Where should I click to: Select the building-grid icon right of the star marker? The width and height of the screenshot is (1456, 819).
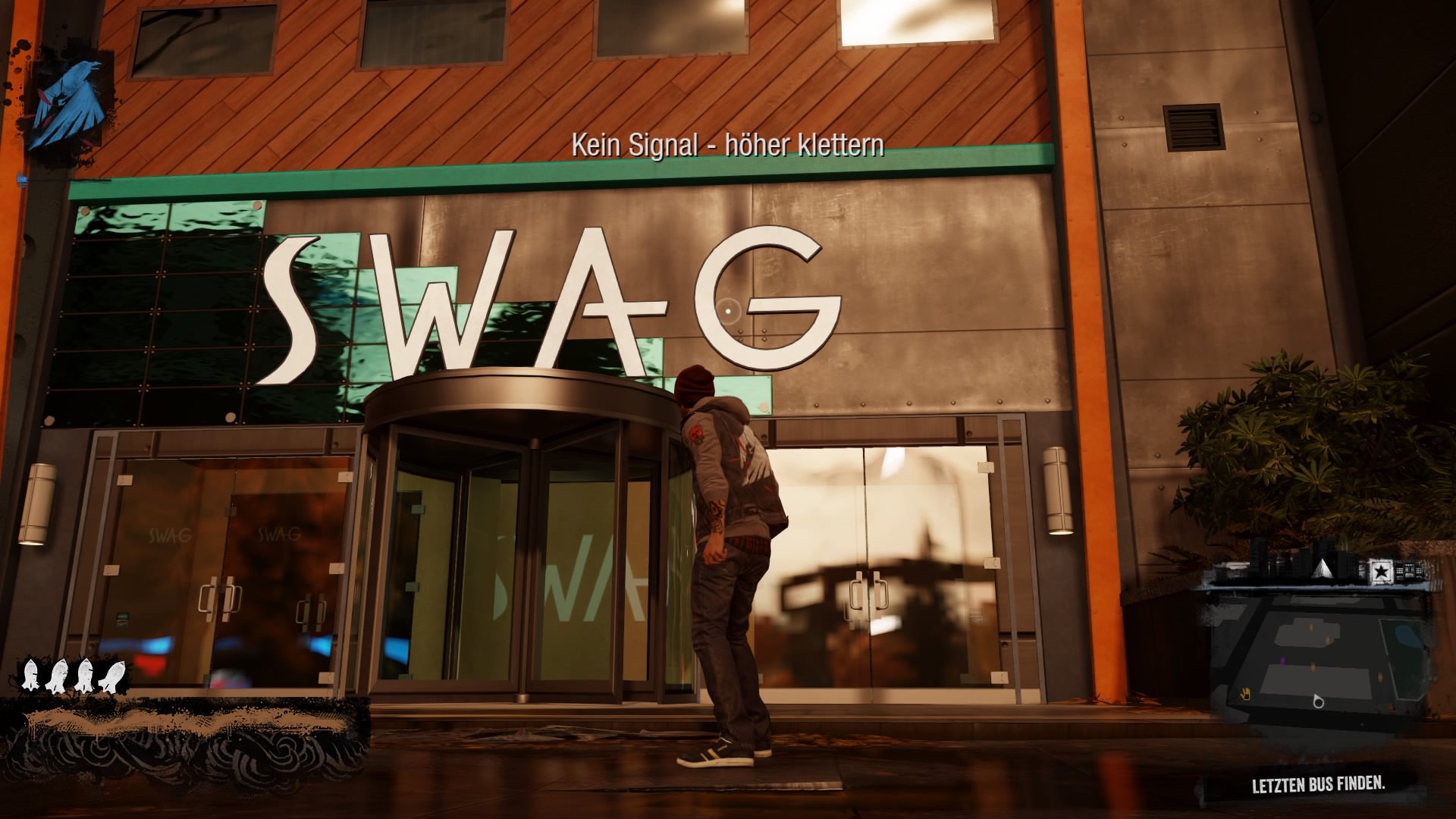pyautogui.click(x=1409, y=570)
